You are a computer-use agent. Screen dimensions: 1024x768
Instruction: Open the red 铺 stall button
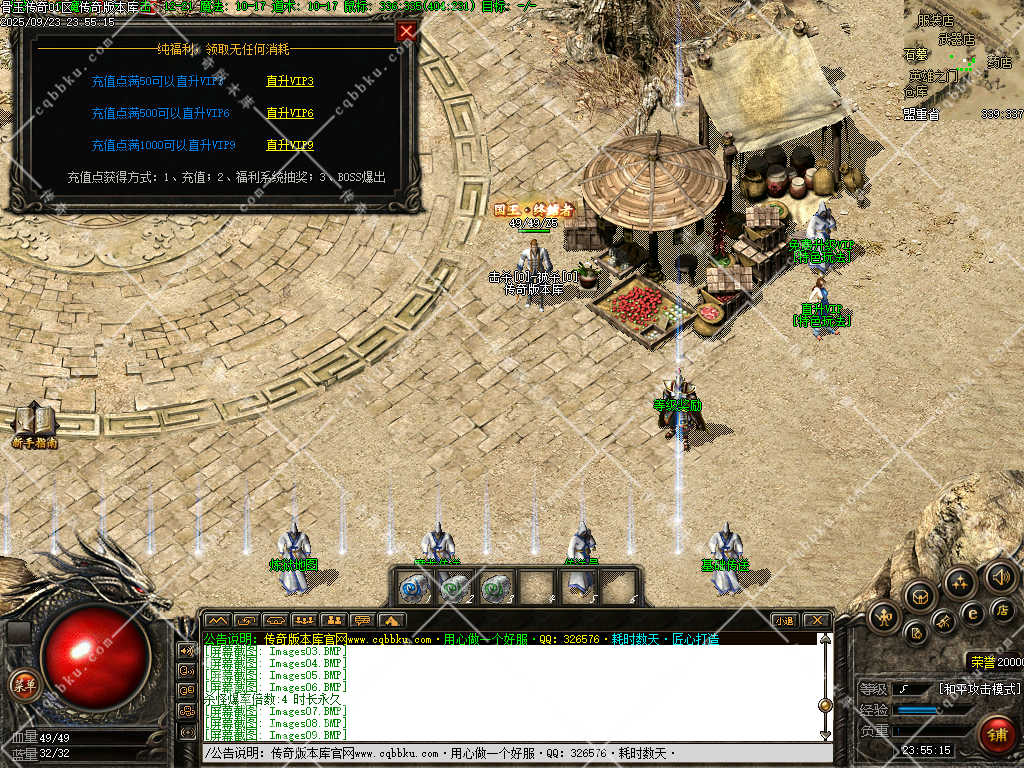[996, 734]
